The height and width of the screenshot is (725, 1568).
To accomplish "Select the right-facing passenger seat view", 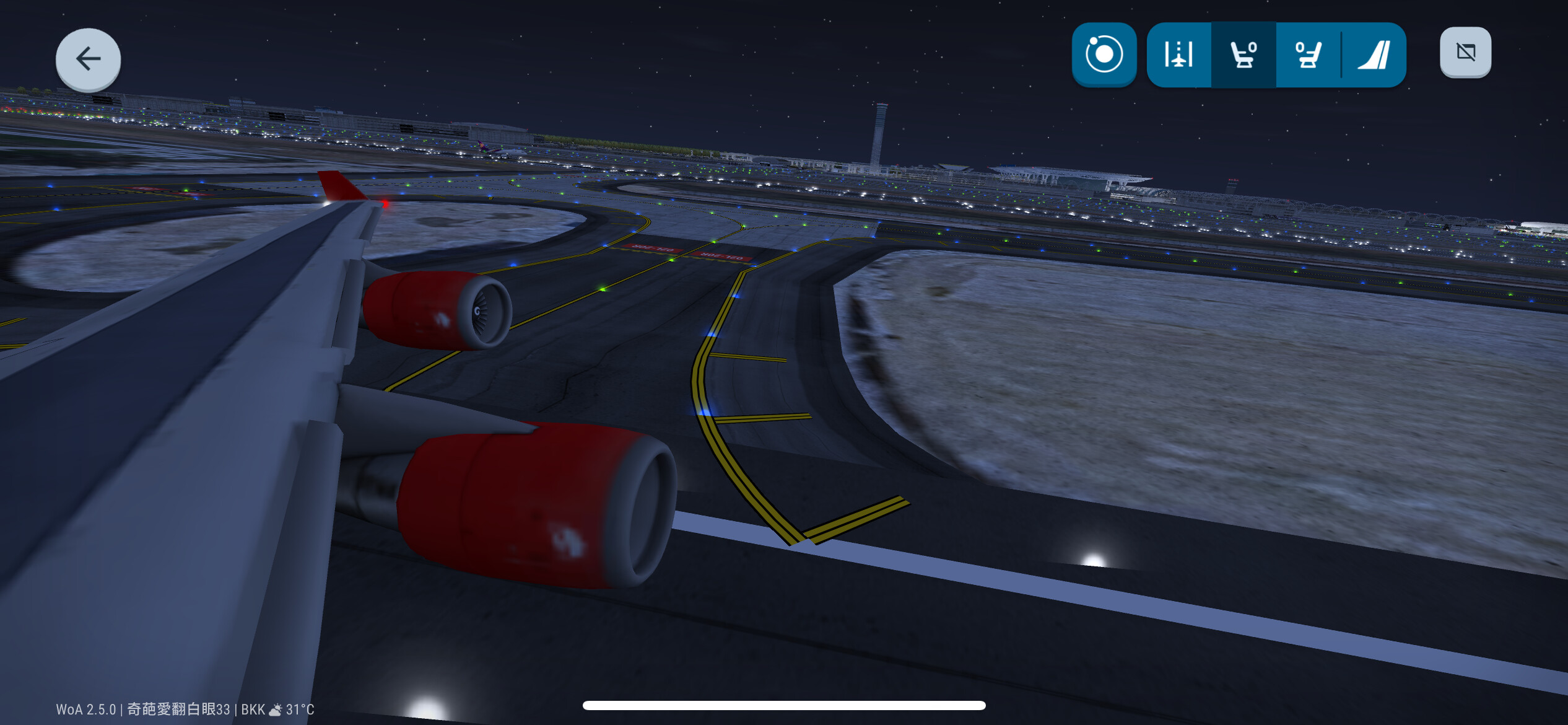I will point(1308,55).
